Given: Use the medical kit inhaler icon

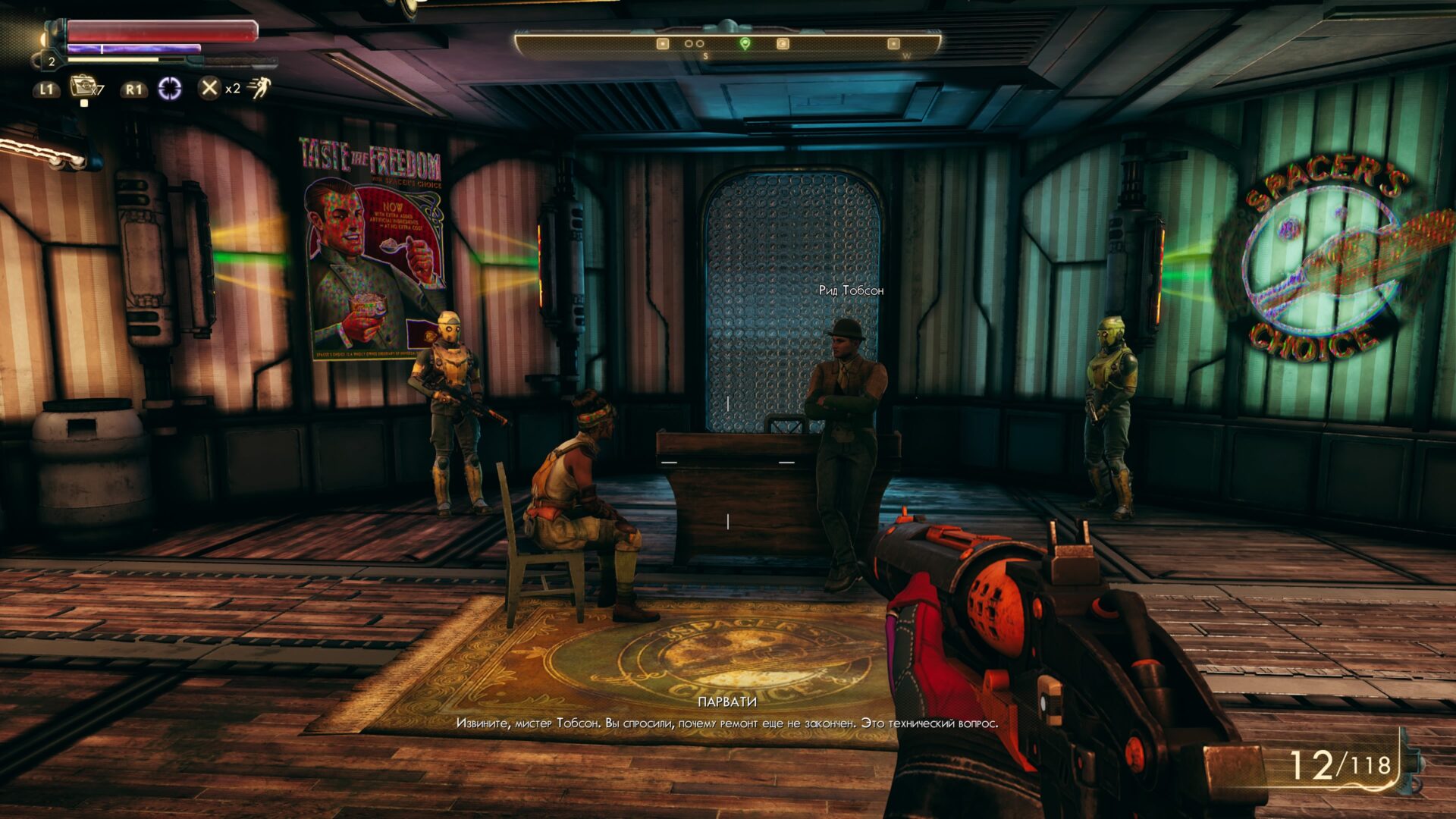Looking at the screenshot, I should [x=82, y=86].
